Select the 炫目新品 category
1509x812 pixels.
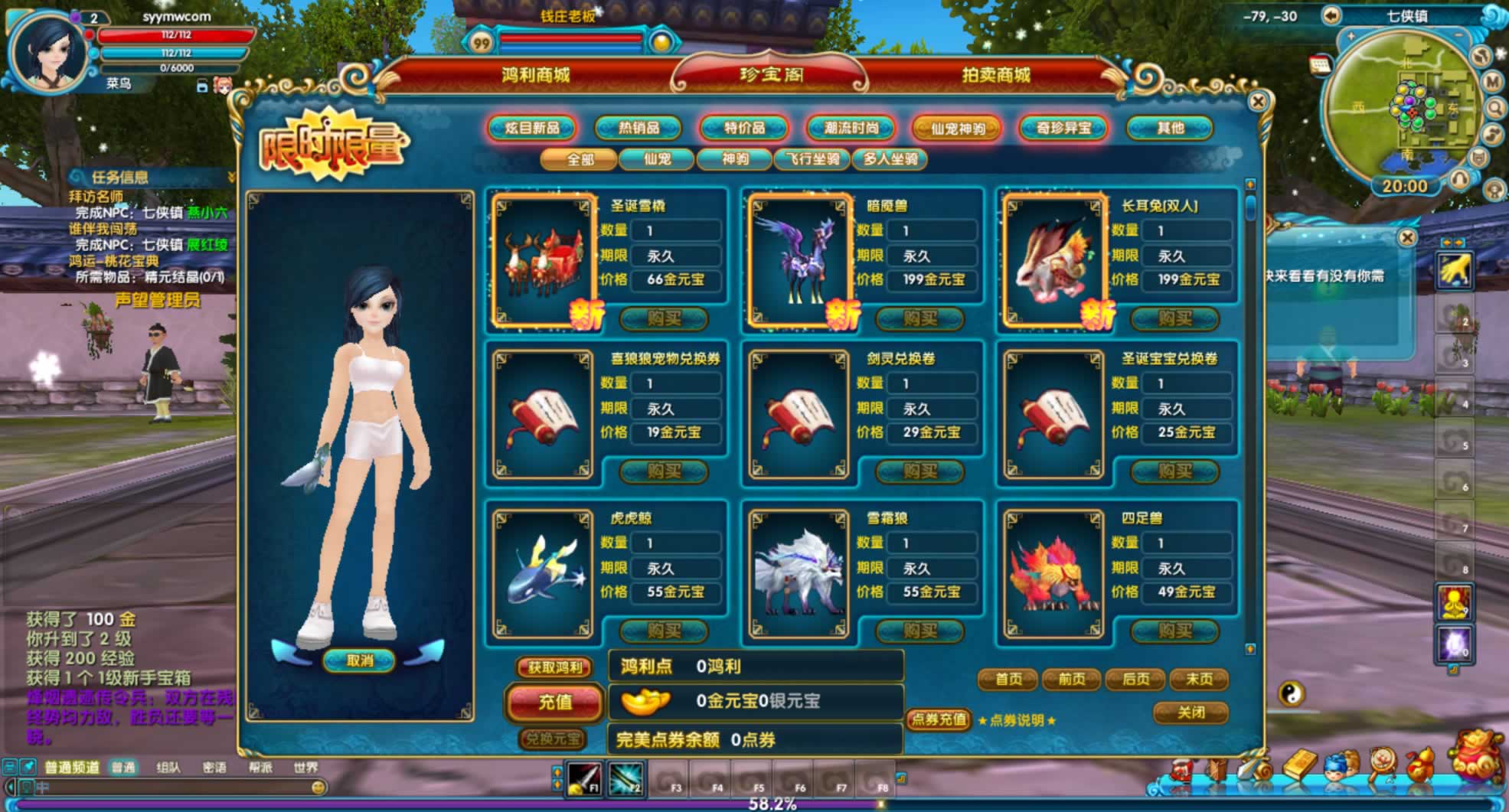tap(532, 128)
